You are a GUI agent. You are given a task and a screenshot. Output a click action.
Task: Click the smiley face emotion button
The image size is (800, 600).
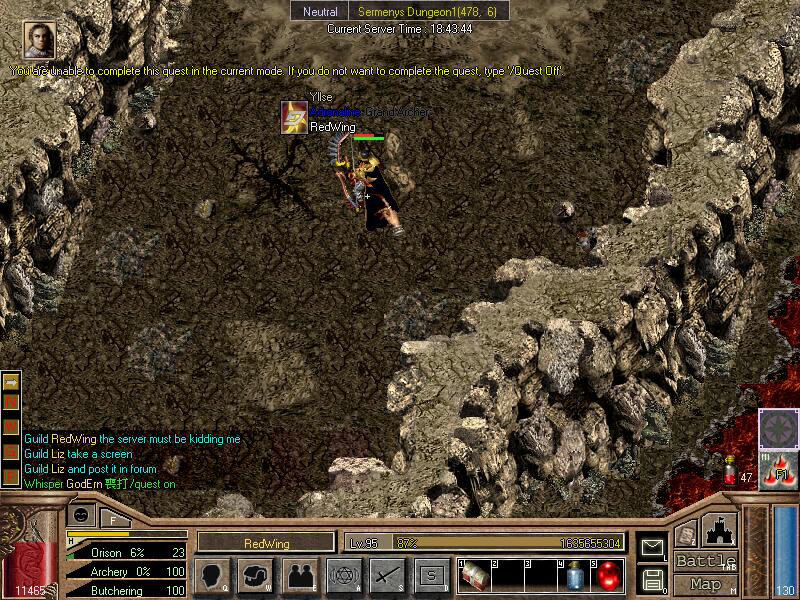click(82, 516)
